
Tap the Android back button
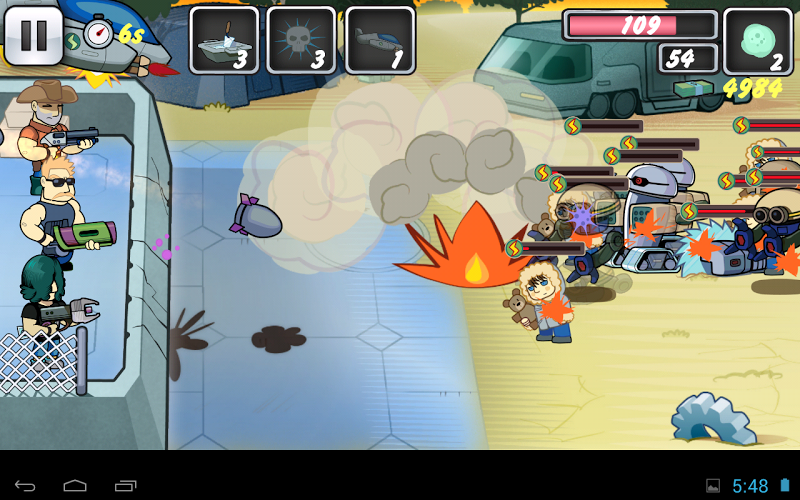point(25,486)
